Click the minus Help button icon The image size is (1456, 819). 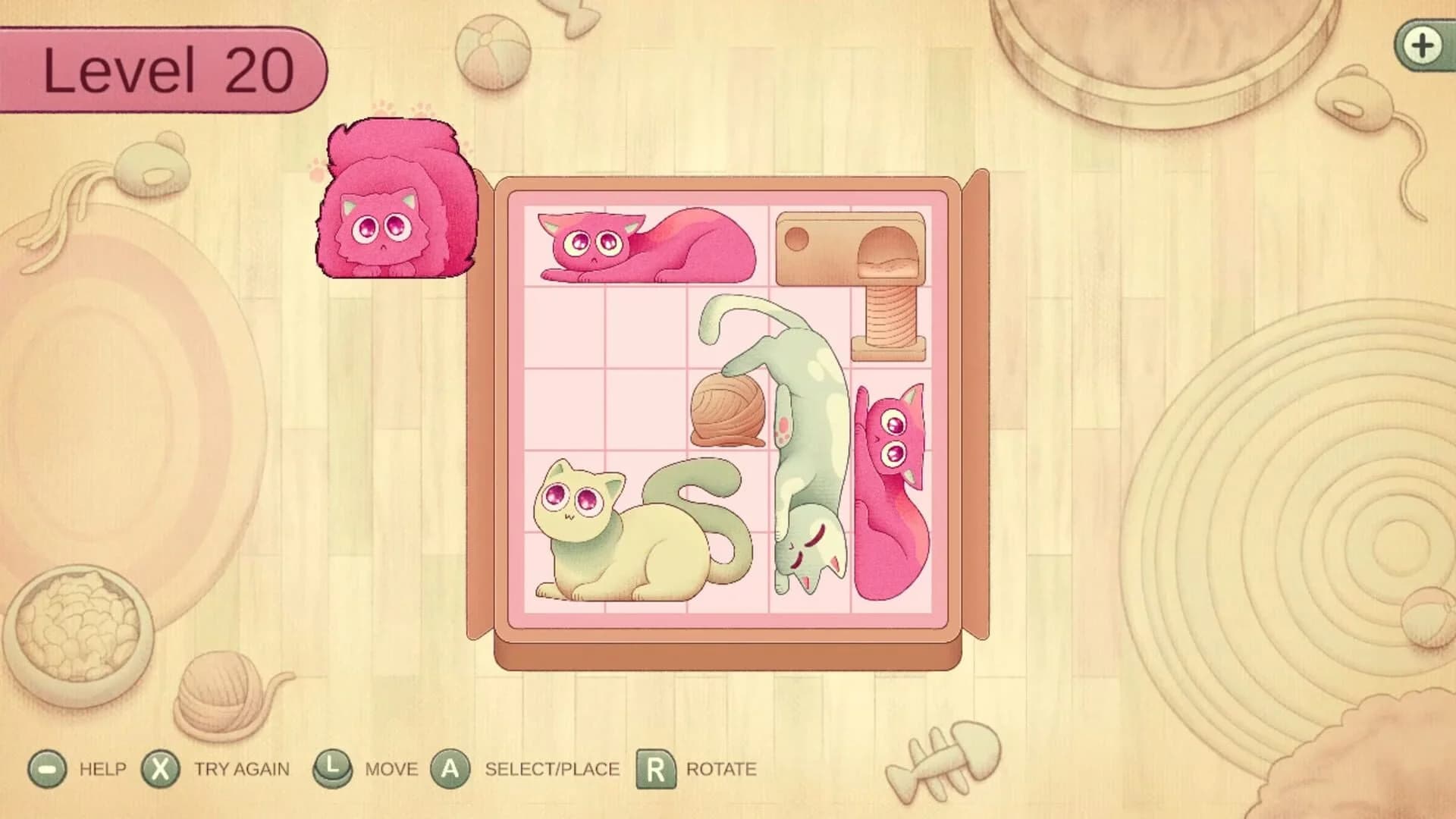click(x=47, y=768)
